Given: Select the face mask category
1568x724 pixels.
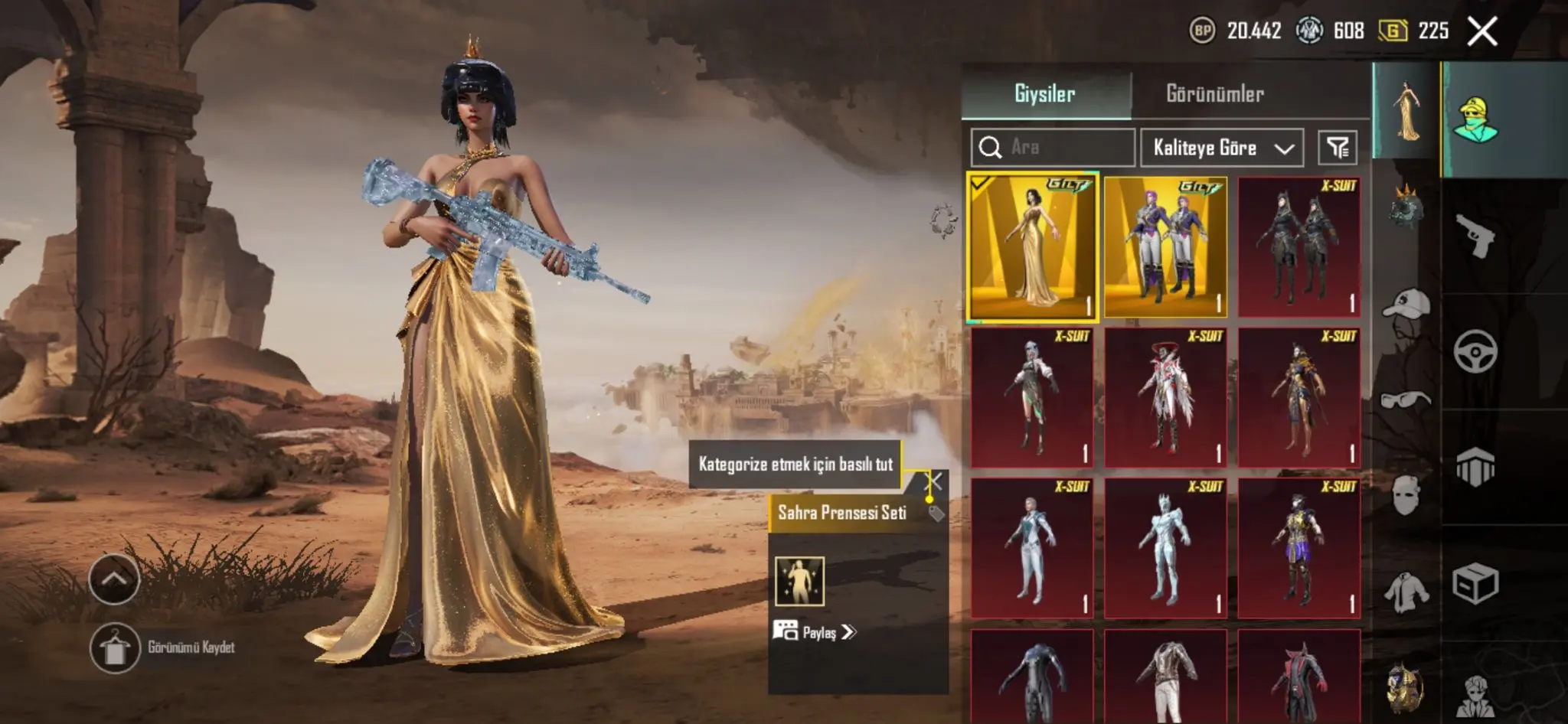Looking at the screenshot, I should point(1406,494).
